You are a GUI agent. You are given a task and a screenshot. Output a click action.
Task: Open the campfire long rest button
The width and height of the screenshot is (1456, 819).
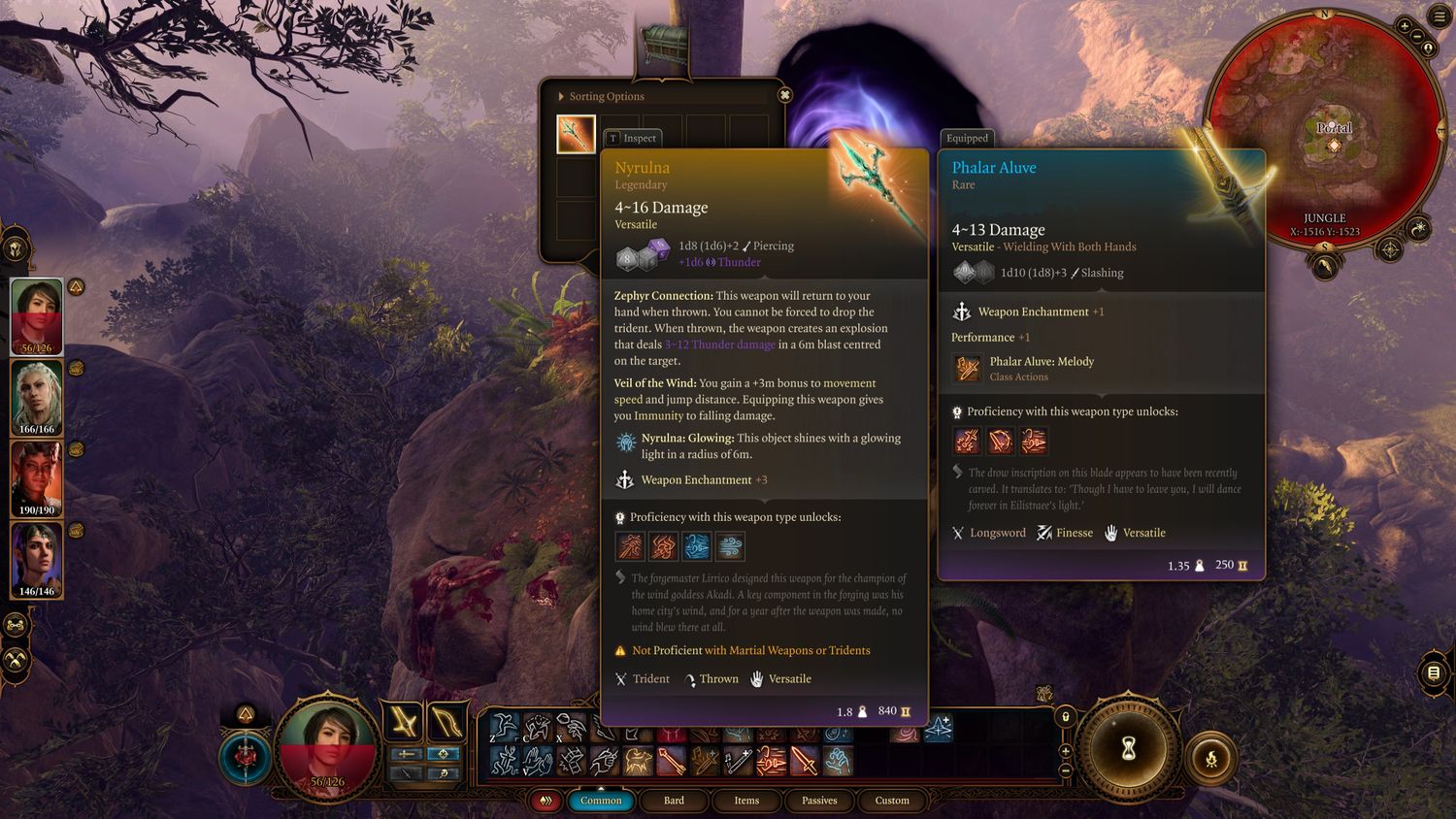1211,759
